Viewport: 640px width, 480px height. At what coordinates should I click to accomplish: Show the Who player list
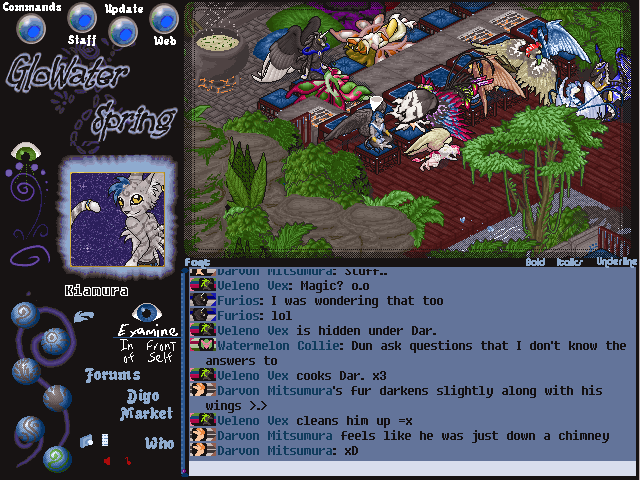coord(159,442)
